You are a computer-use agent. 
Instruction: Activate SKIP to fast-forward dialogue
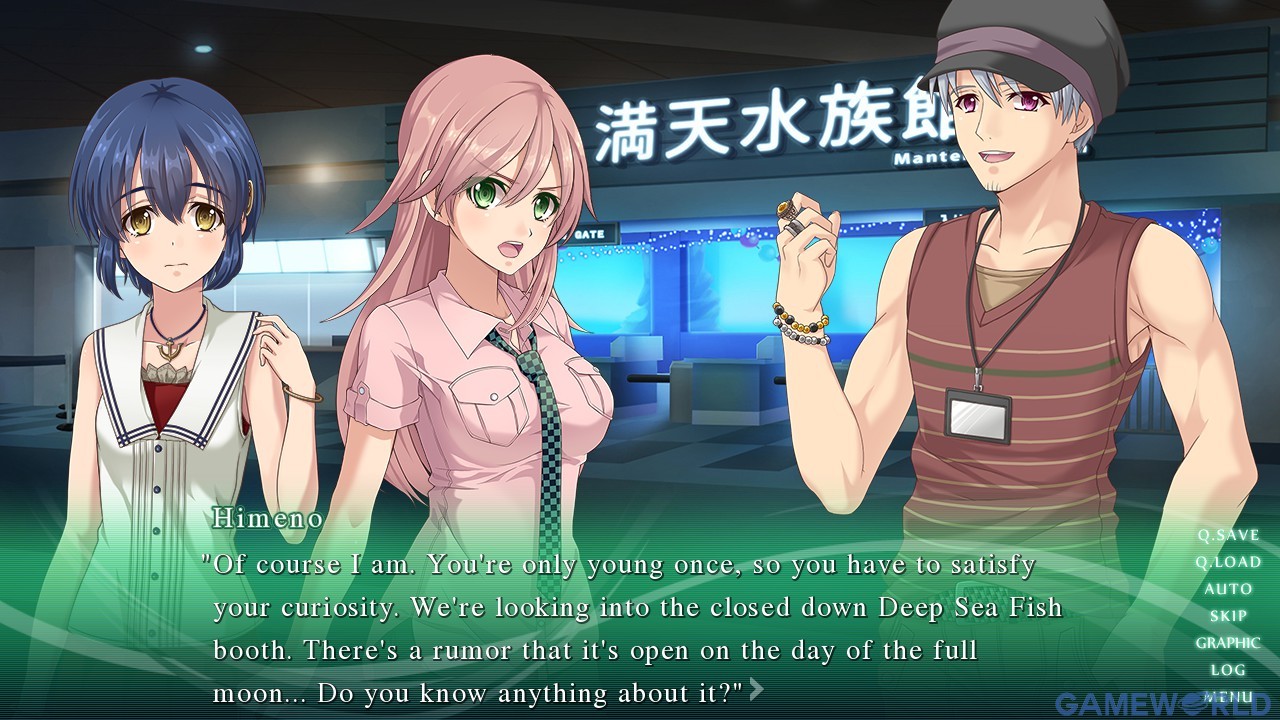(x=1228, y=616)
